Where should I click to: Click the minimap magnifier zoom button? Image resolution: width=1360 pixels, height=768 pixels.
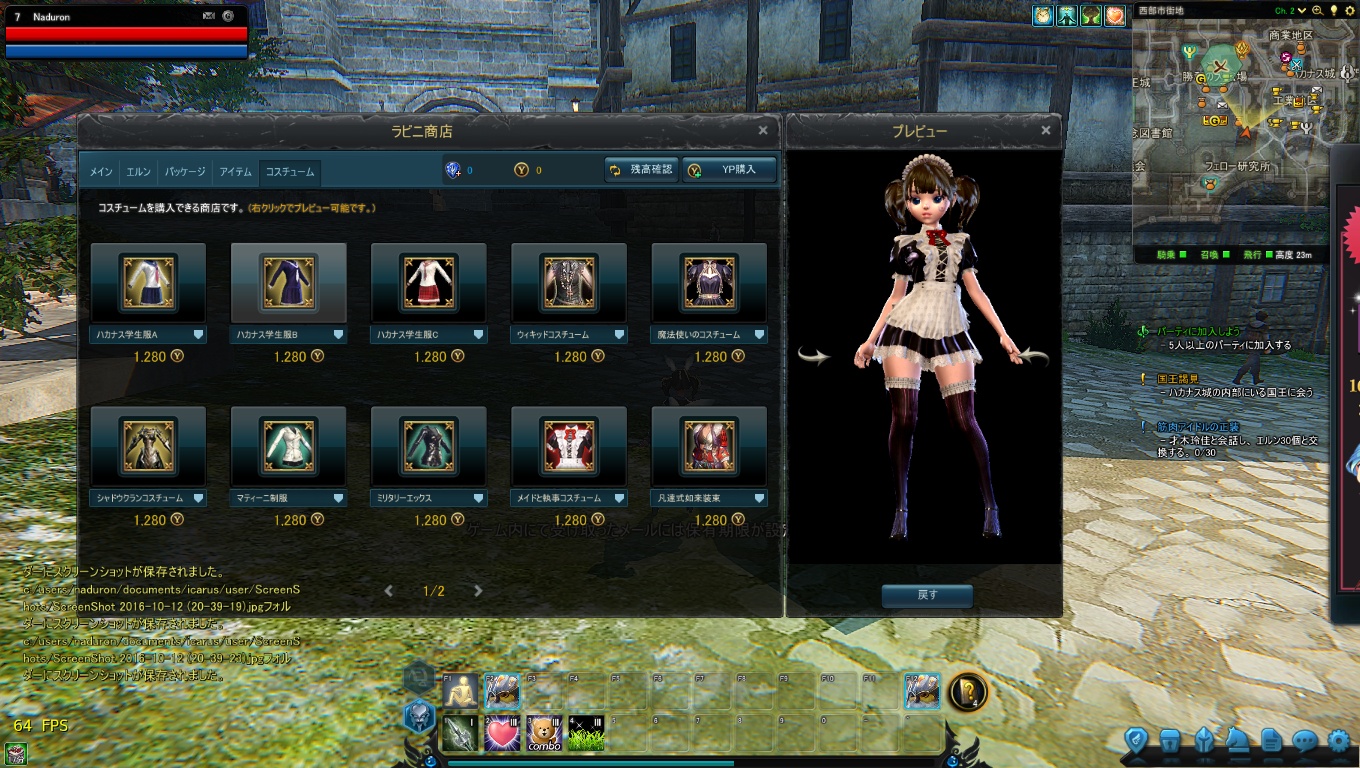coord(1316,10)
